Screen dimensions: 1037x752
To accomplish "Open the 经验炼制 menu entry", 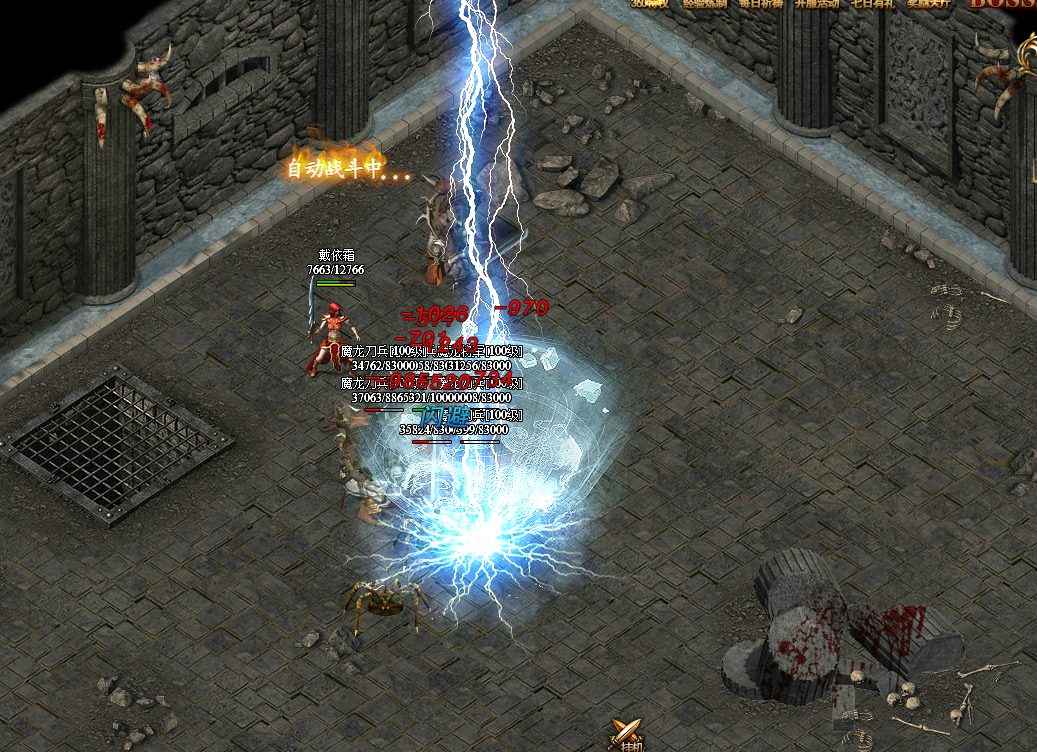I will point(705,4).
